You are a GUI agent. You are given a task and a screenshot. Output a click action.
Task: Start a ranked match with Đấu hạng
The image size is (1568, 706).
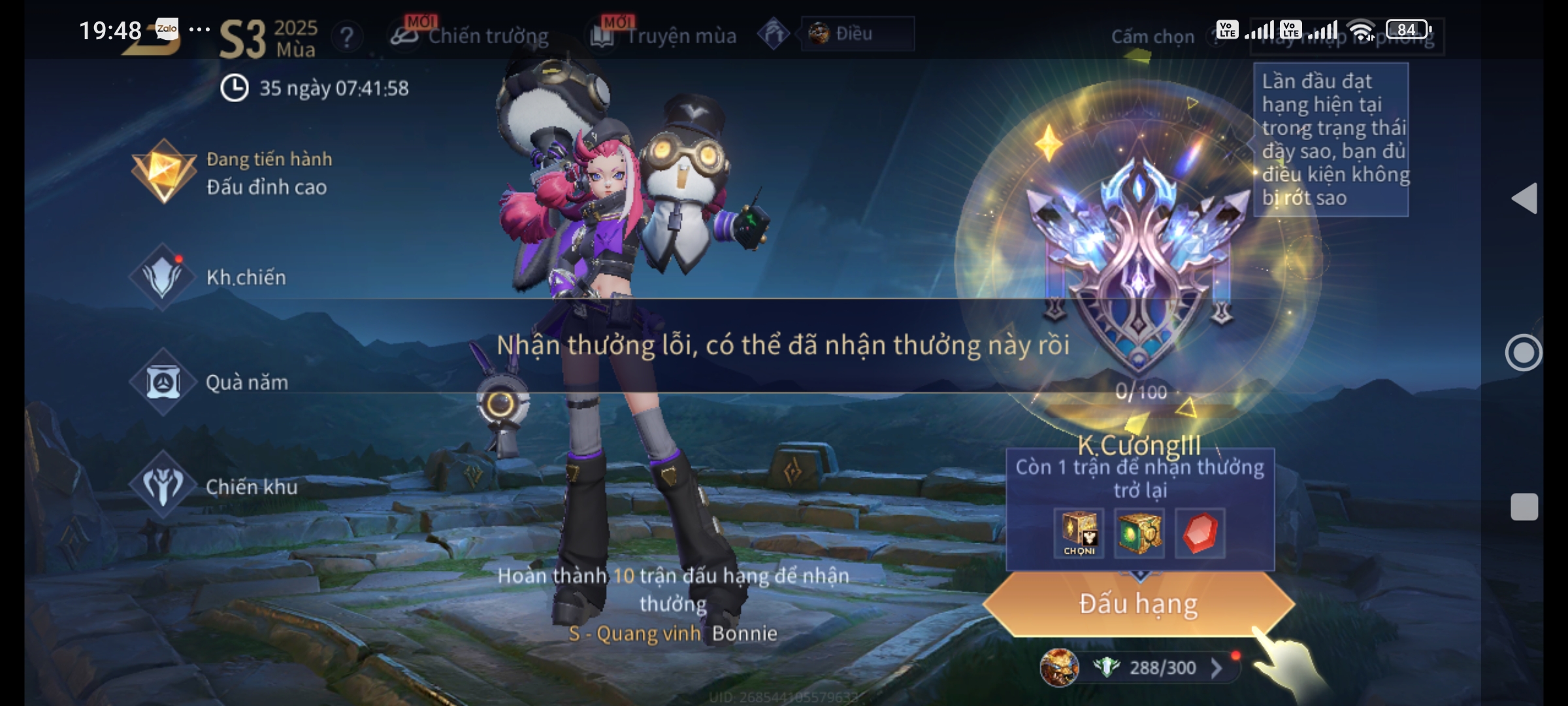[x=1138, y=603]
